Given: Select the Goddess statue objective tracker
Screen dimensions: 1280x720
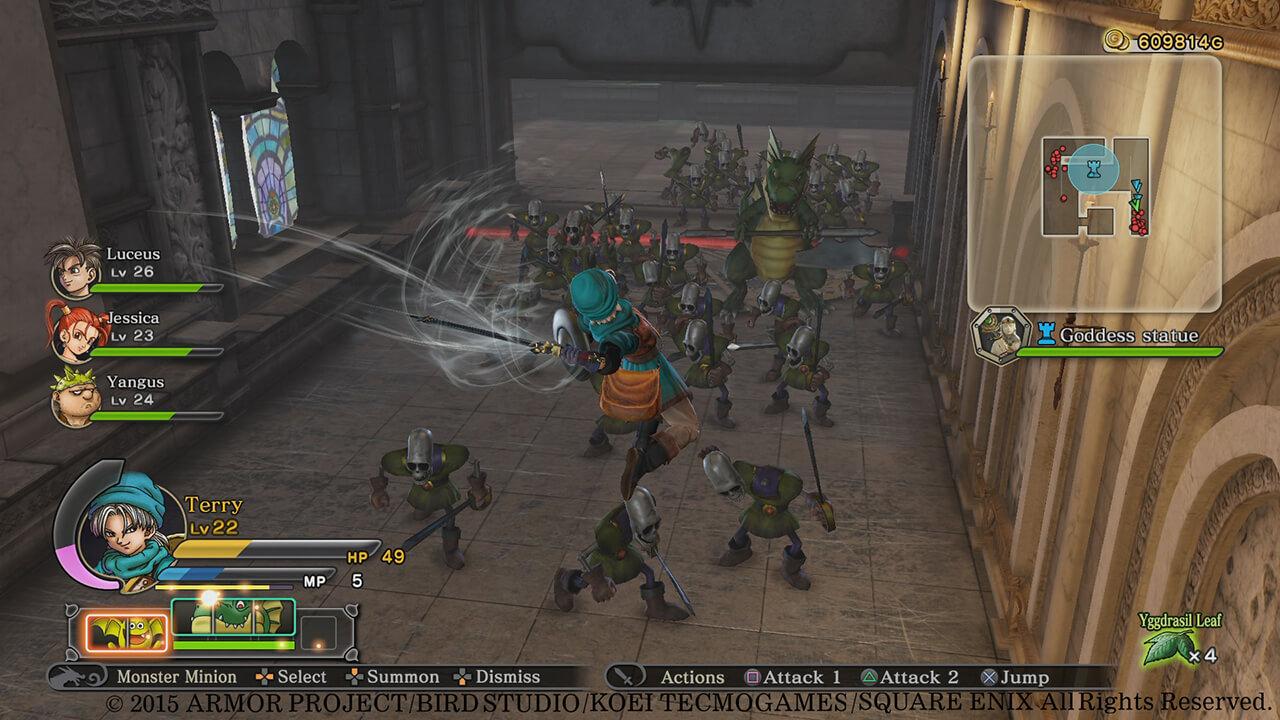Looking at the screenshot, I should (x=1100, y=336).
